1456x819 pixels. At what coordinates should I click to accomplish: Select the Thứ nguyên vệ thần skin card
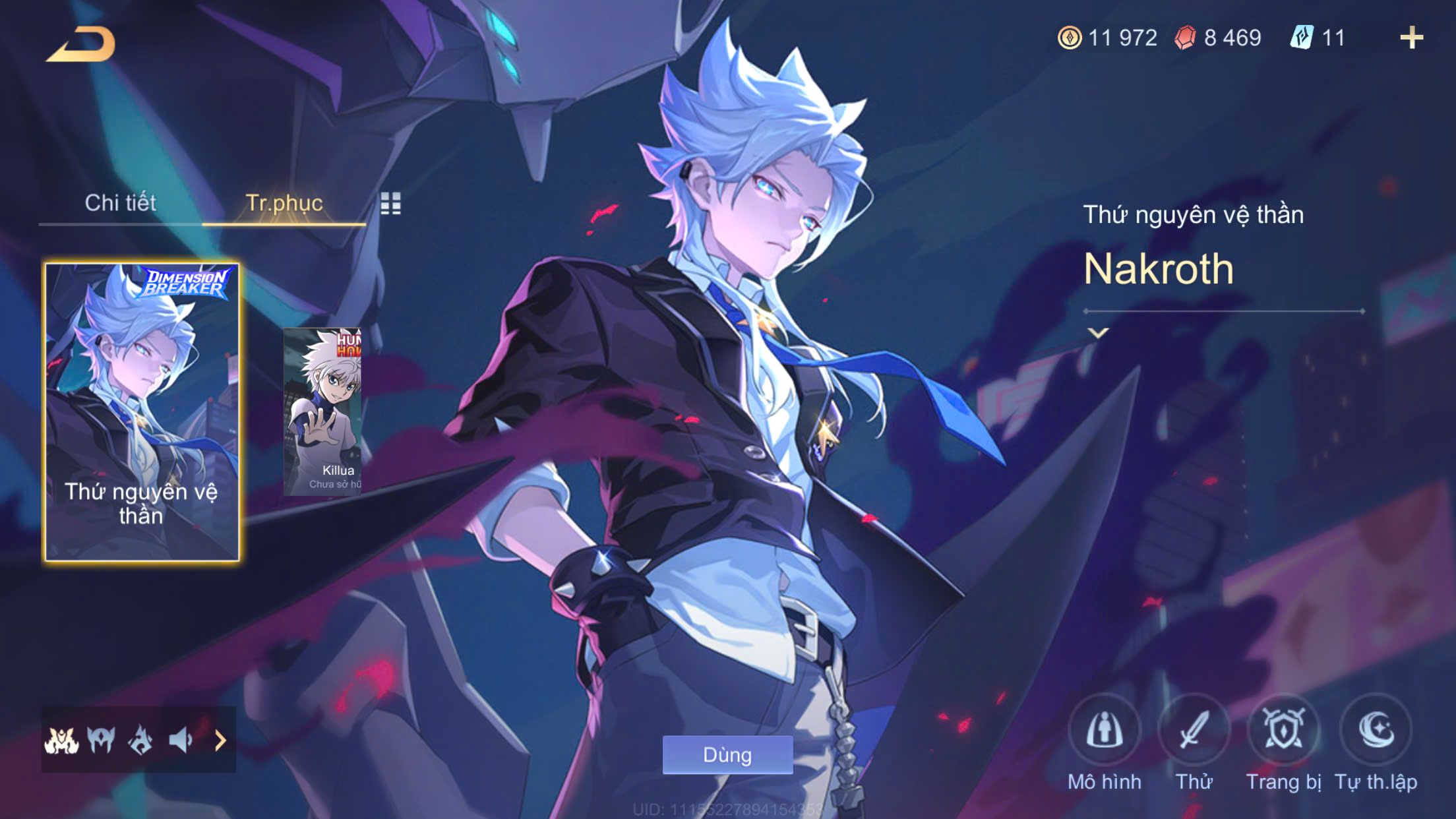(142, 412)
